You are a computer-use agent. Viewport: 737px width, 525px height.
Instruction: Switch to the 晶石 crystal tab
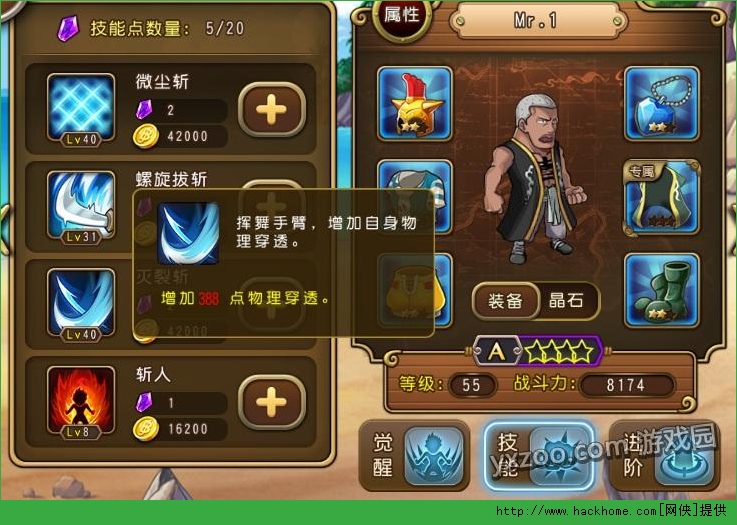coord(571,301)
